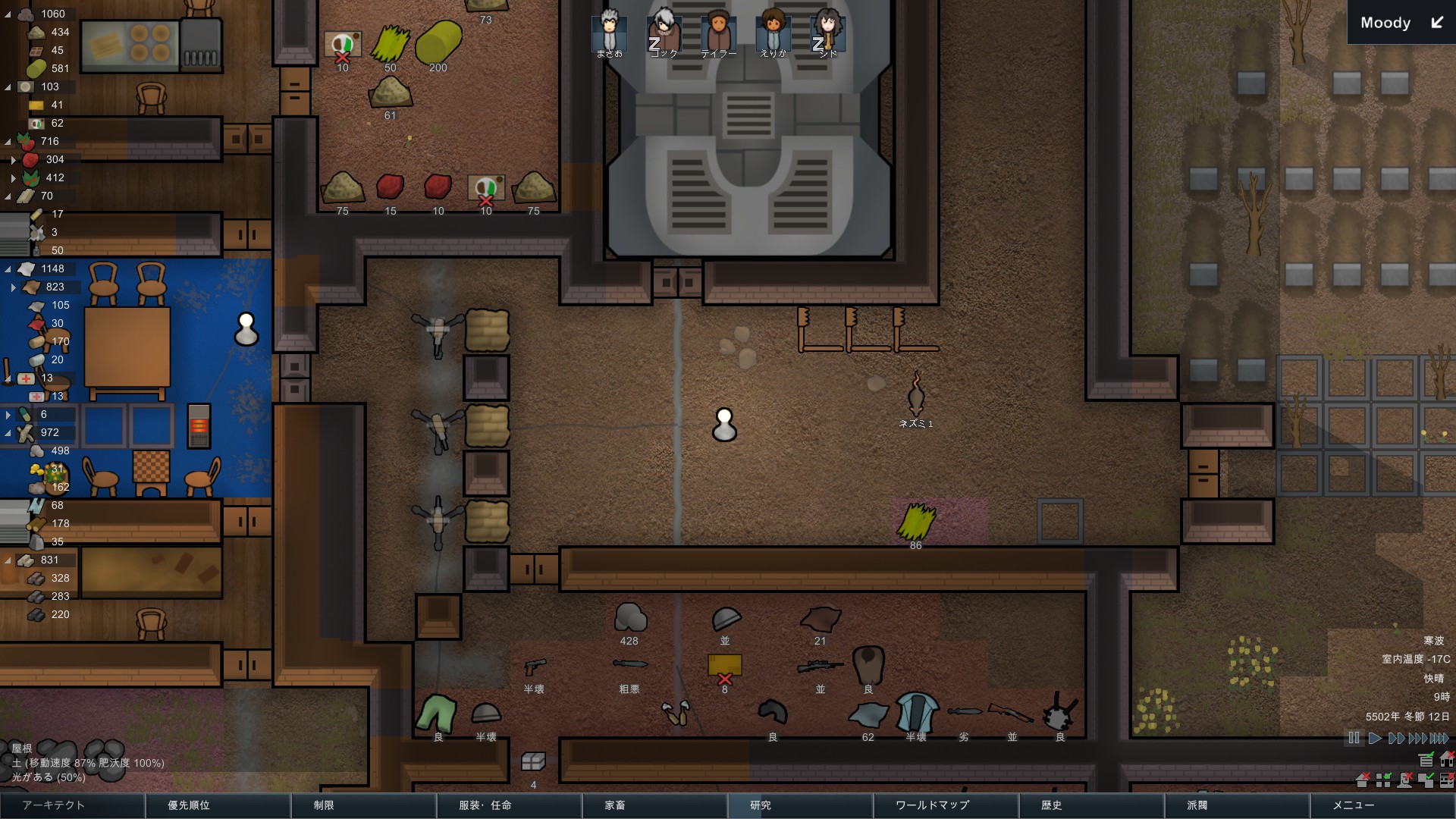Select まさお's portrait in the colonist bar
Screen dimensions: 1456x819
609,30
